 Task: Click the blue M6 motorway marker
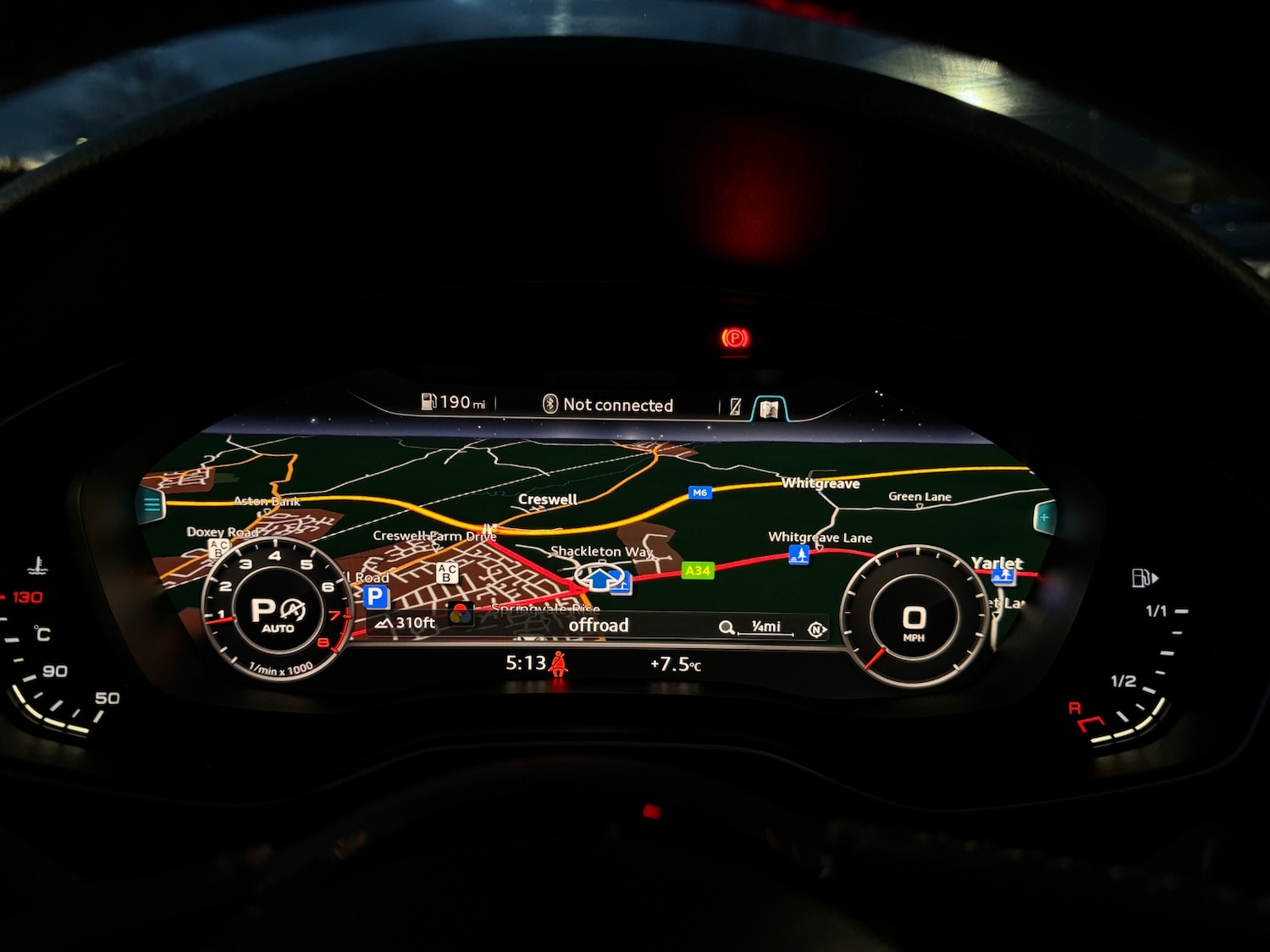(699, 493)
